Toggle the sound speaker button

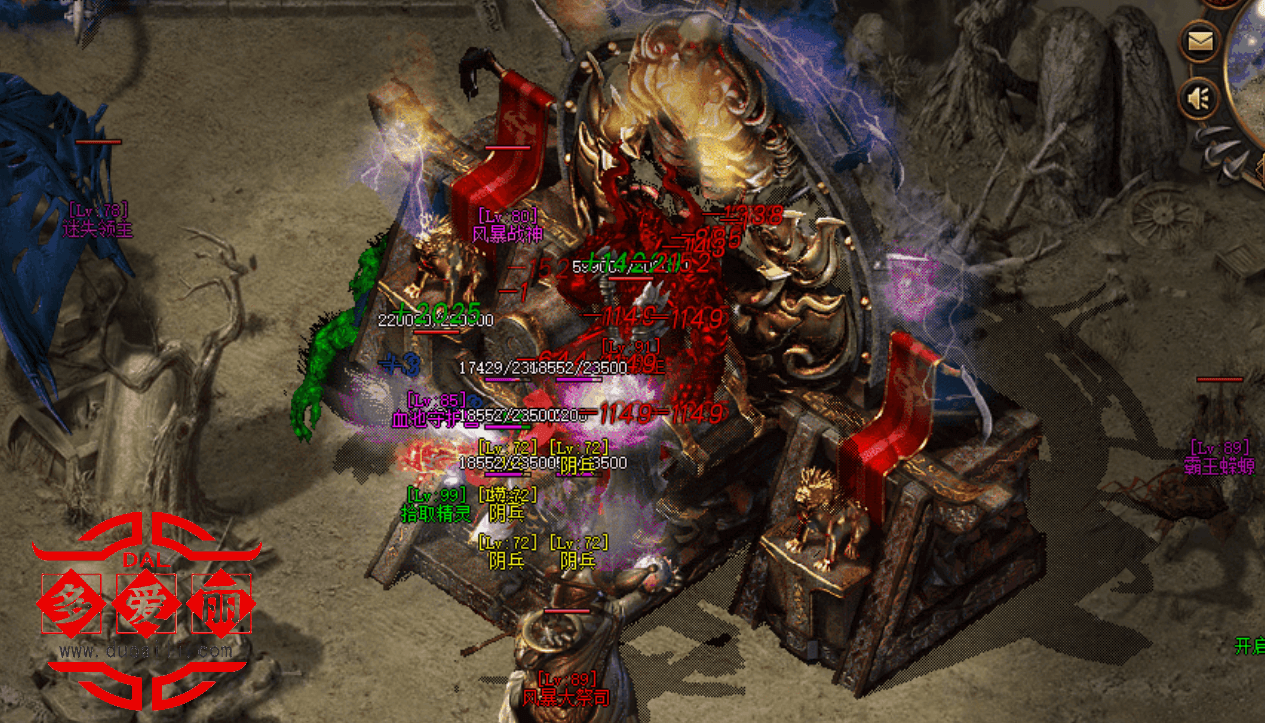tap(1198, 98)
